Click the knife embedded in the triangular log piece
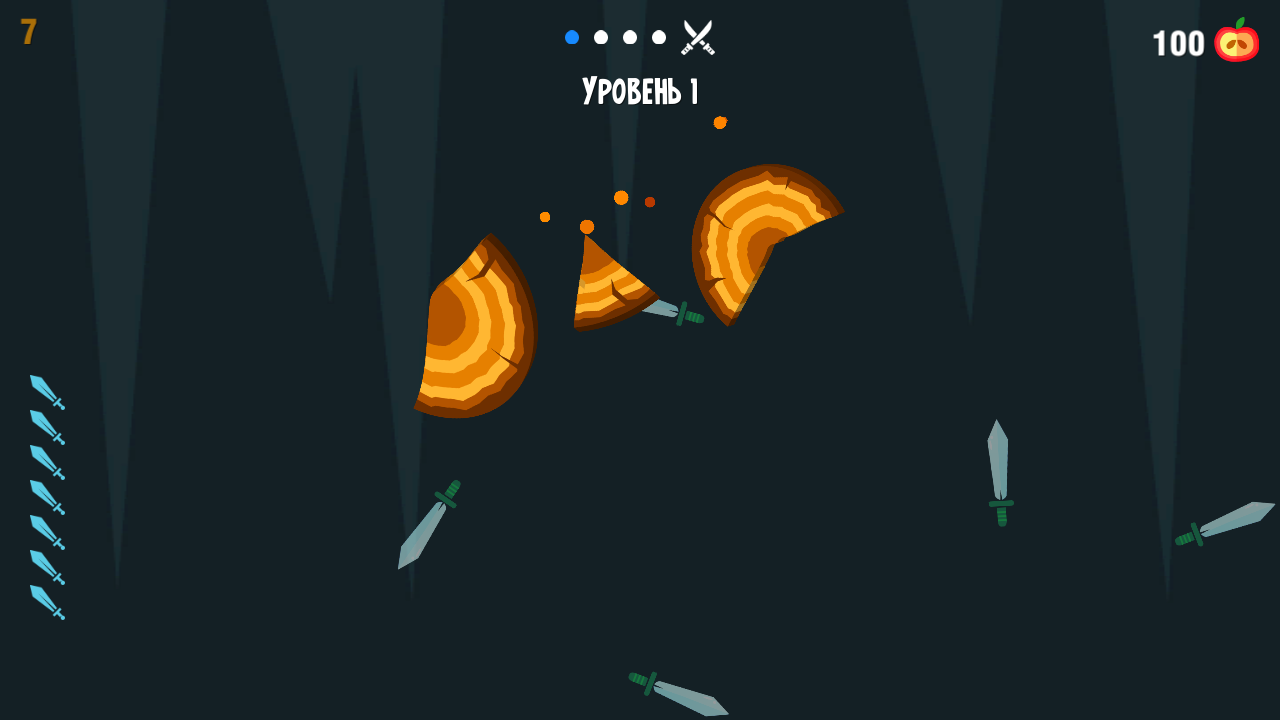The height and width of the screenshot is (720, 1280). pos(670,310)
